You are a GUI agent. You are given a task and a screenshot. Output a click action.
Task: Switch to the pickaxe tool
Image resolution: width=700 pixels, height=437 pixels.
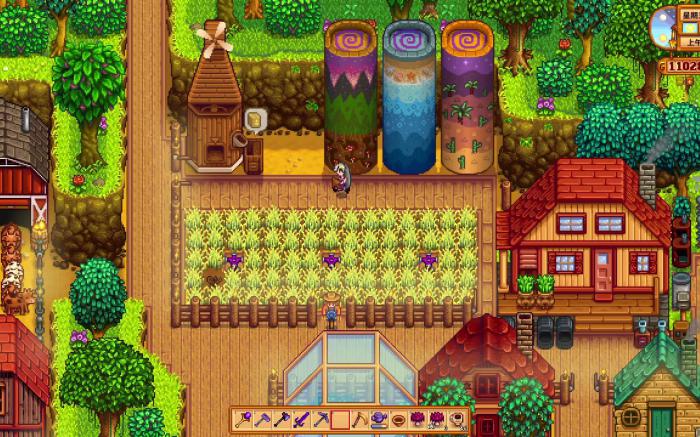click(321, 419)
